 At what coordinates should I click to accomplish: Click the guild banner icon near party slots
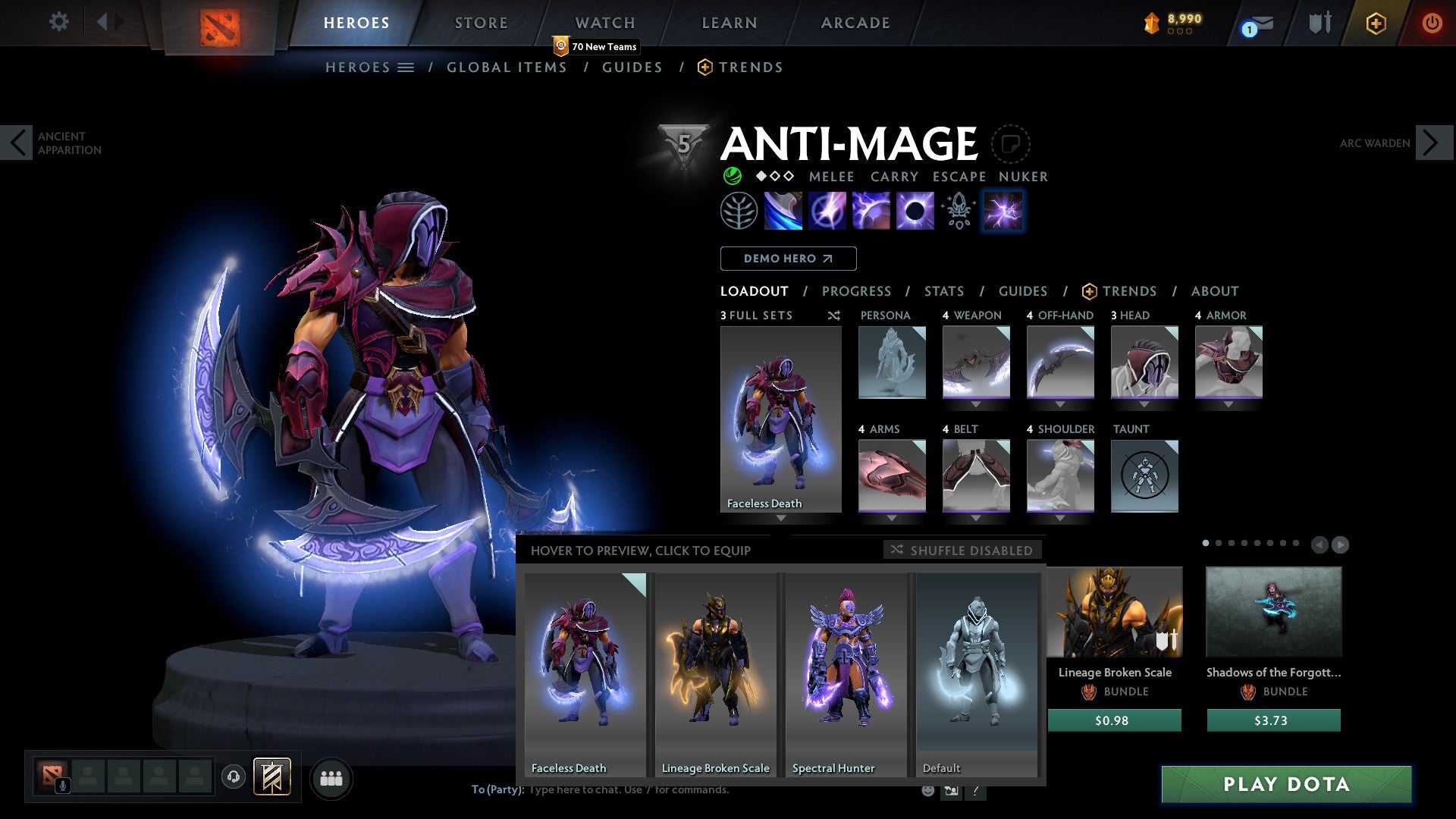[271, 778]
